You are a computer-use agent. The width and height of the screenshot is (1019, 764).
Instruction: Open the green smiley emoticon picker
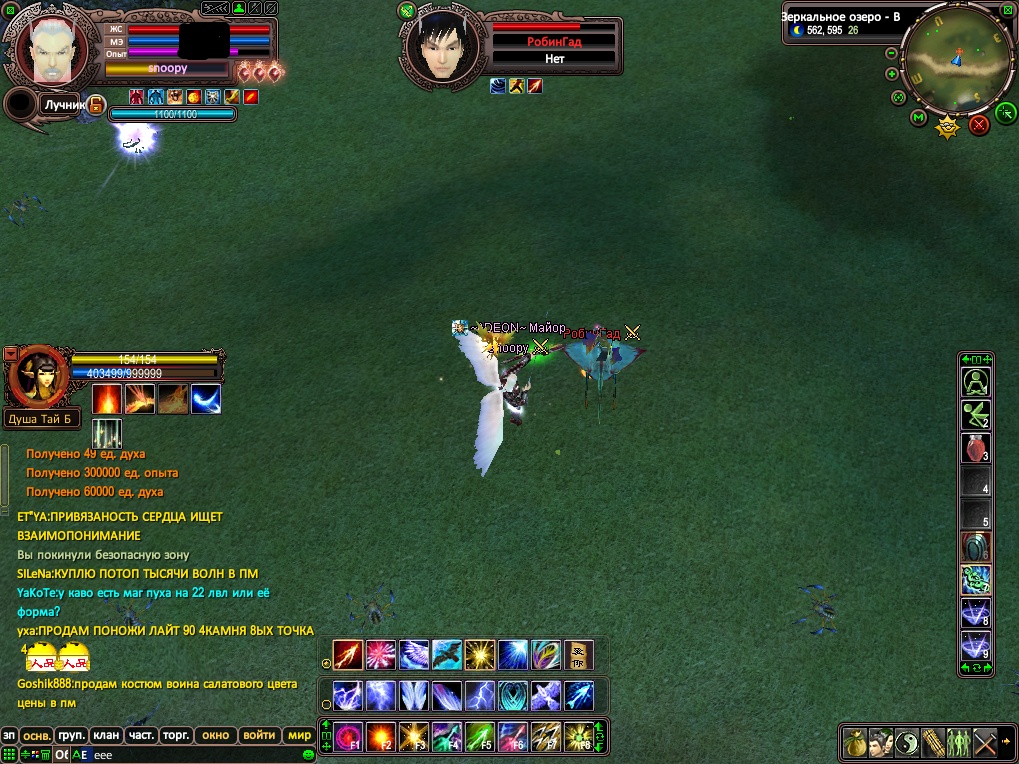pos(309,755)
